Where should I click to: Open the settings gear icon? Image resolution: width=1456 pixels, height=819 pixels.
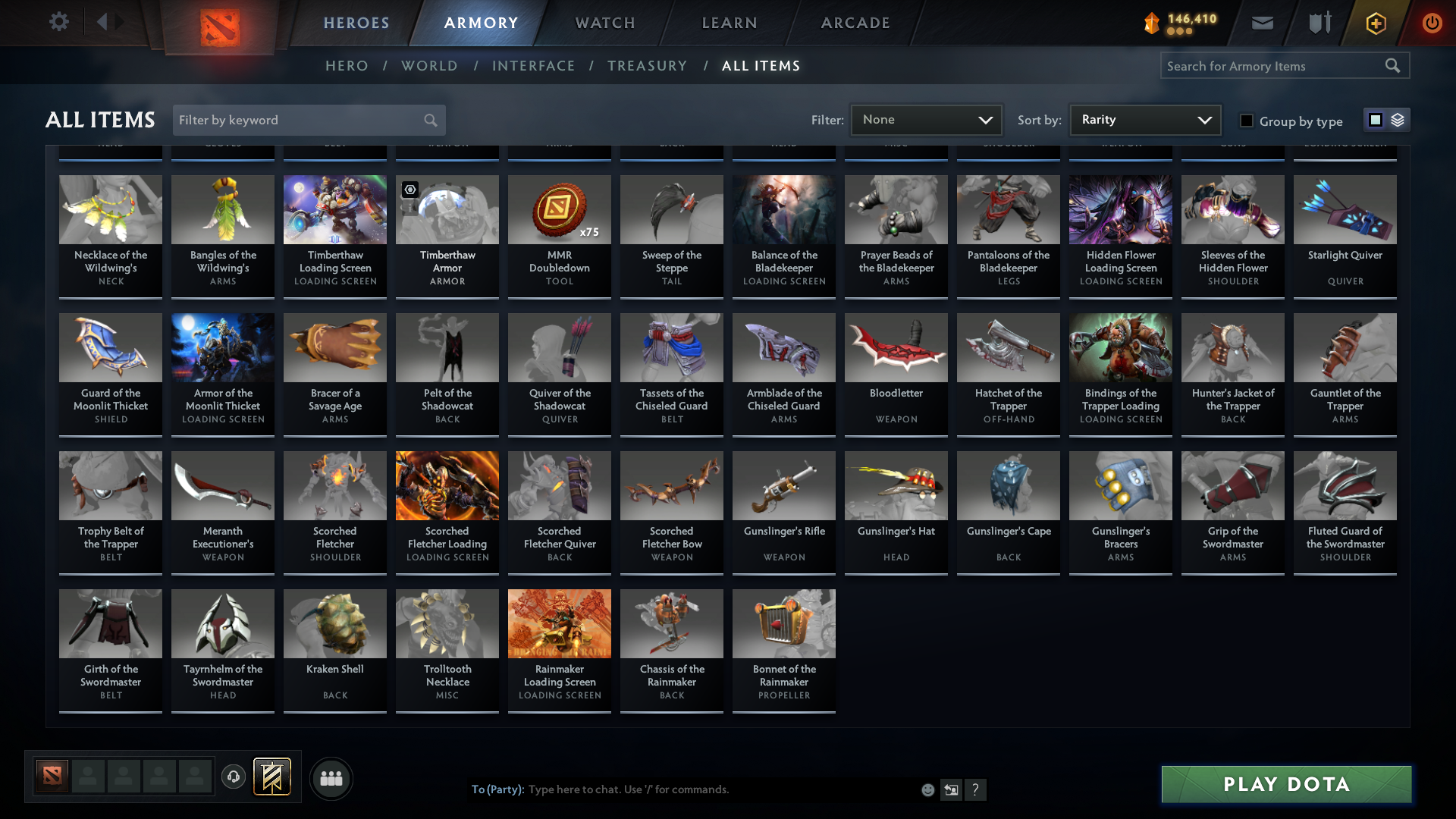pyautogui.click(x=59, y=21)
